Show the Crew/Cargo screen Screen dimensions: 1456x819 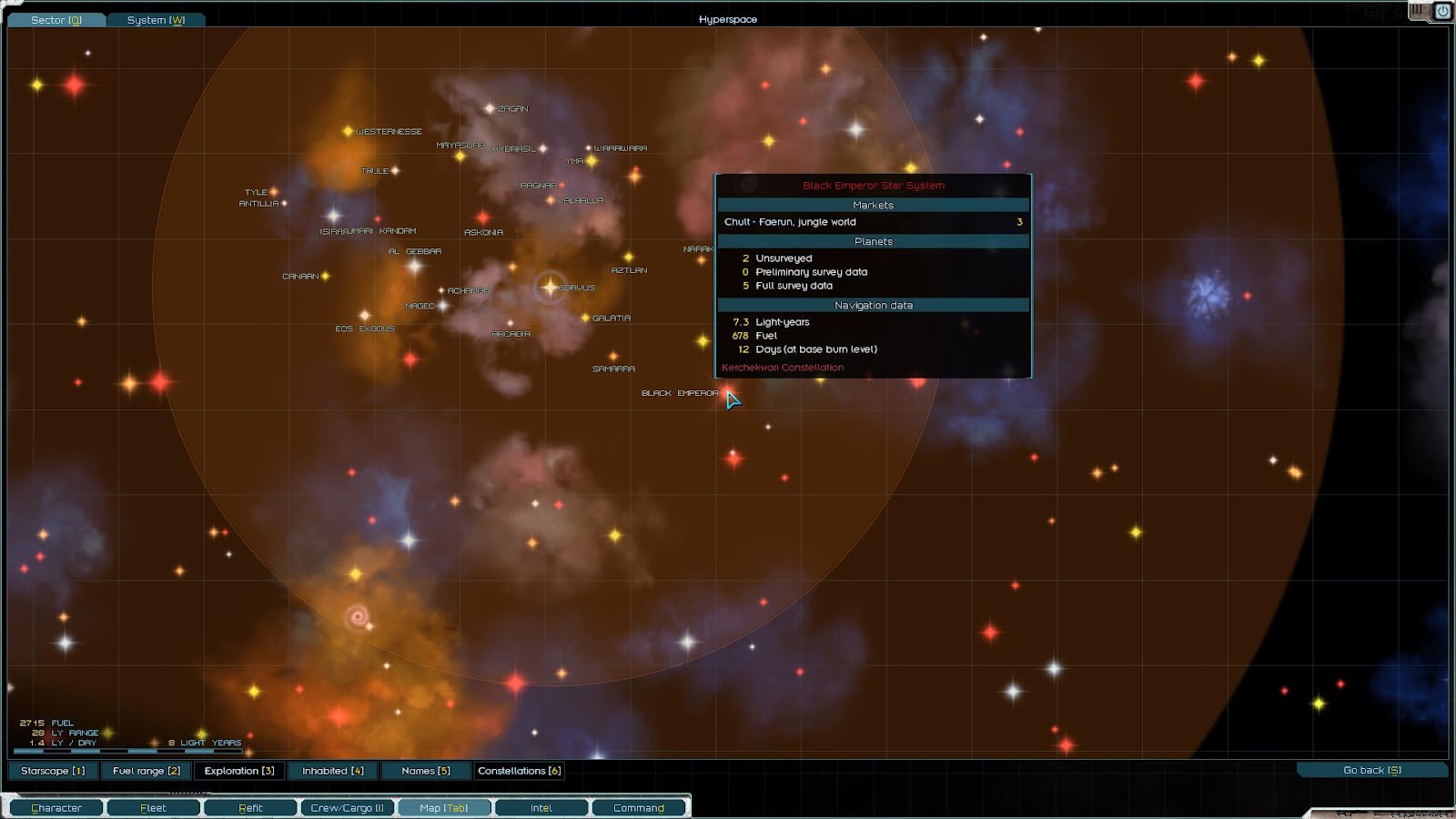tap(347, 807)
